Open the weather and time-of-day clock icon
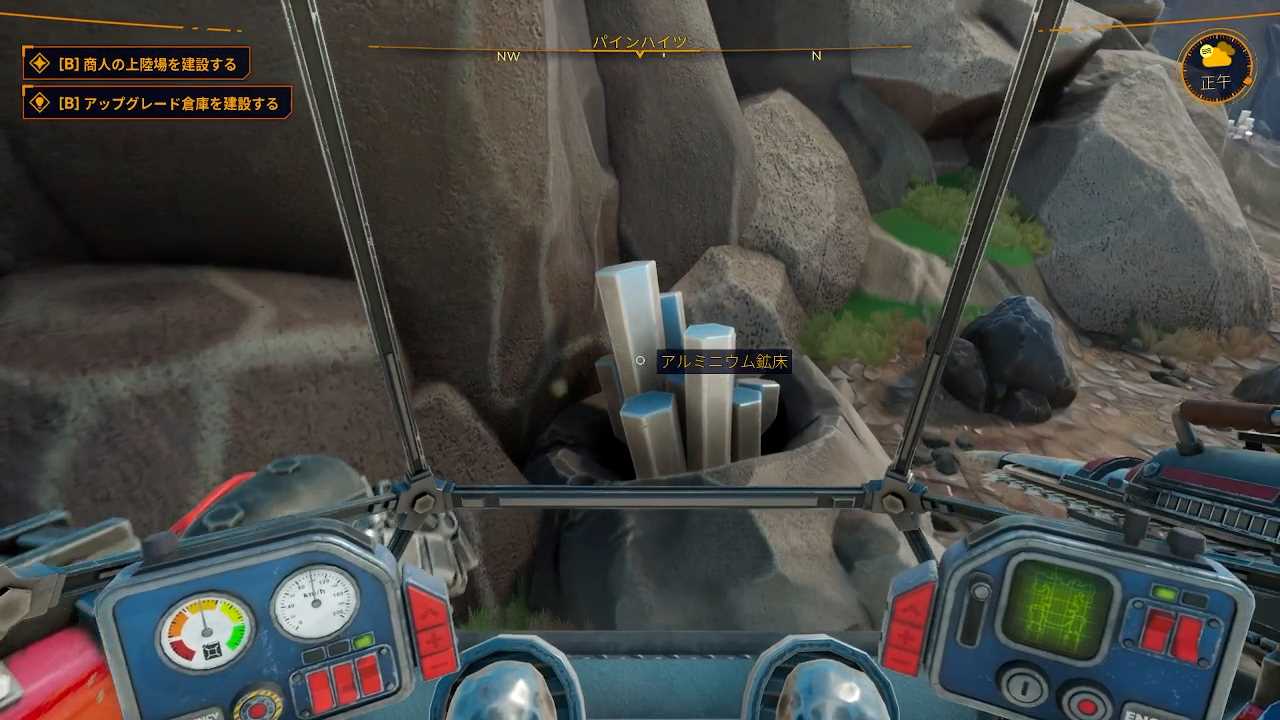1280x720 pixels. [x=1215, y=67]
